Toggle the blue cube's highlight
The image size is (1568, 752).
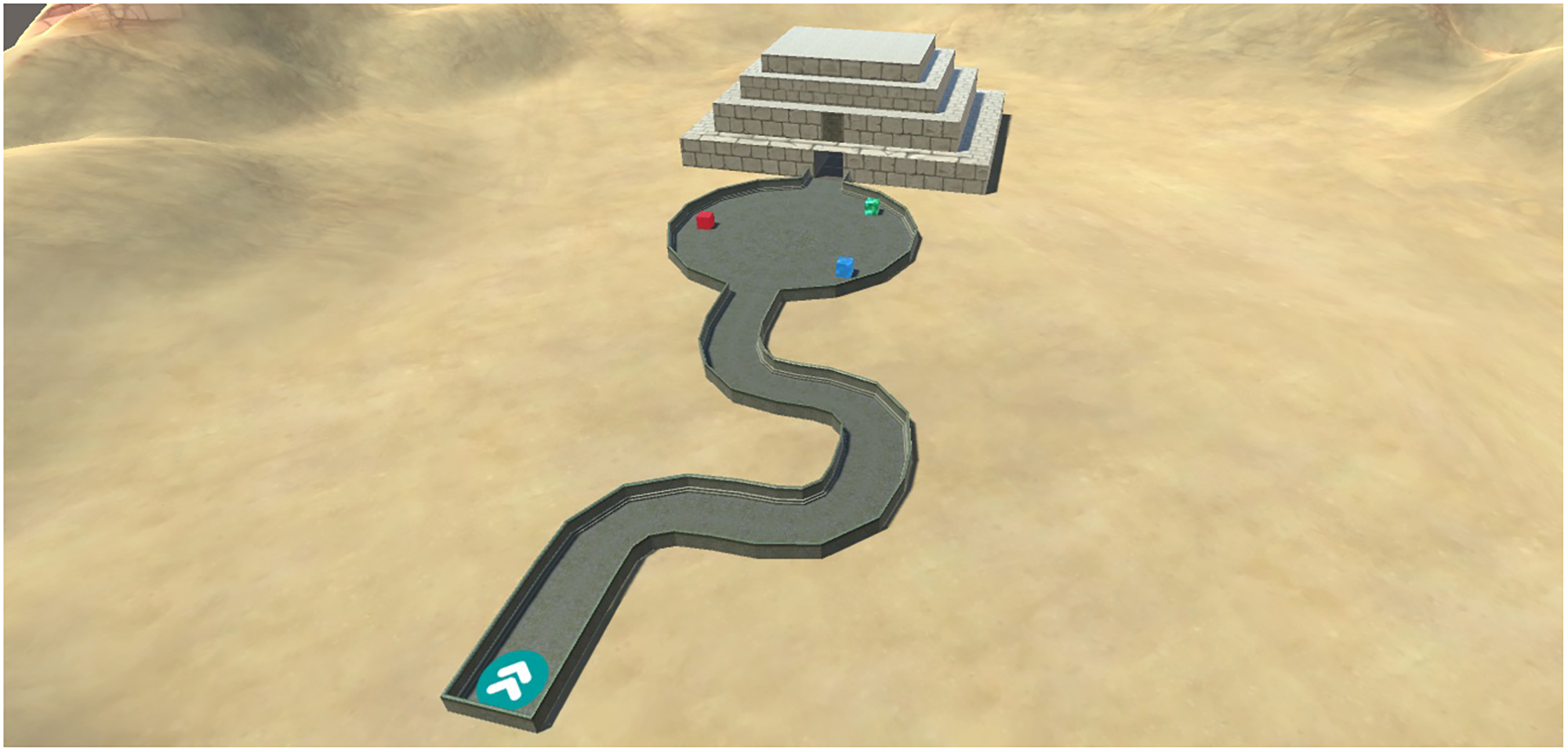click(x=846, y=267)
